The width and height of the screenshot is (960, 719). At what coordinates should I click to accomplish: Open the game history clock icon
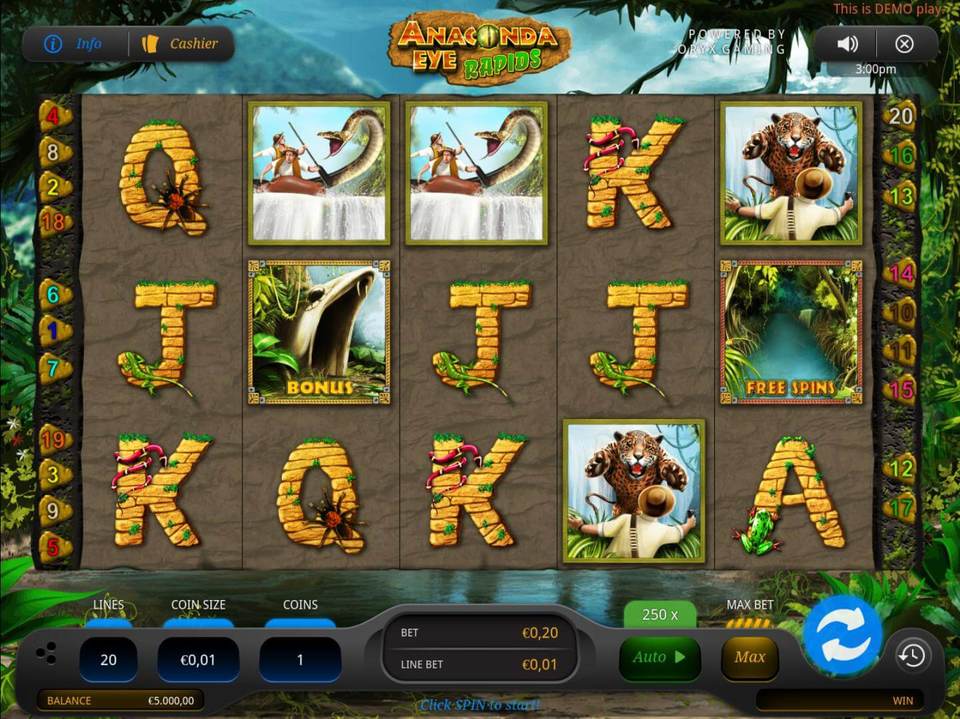click(912, 656)
